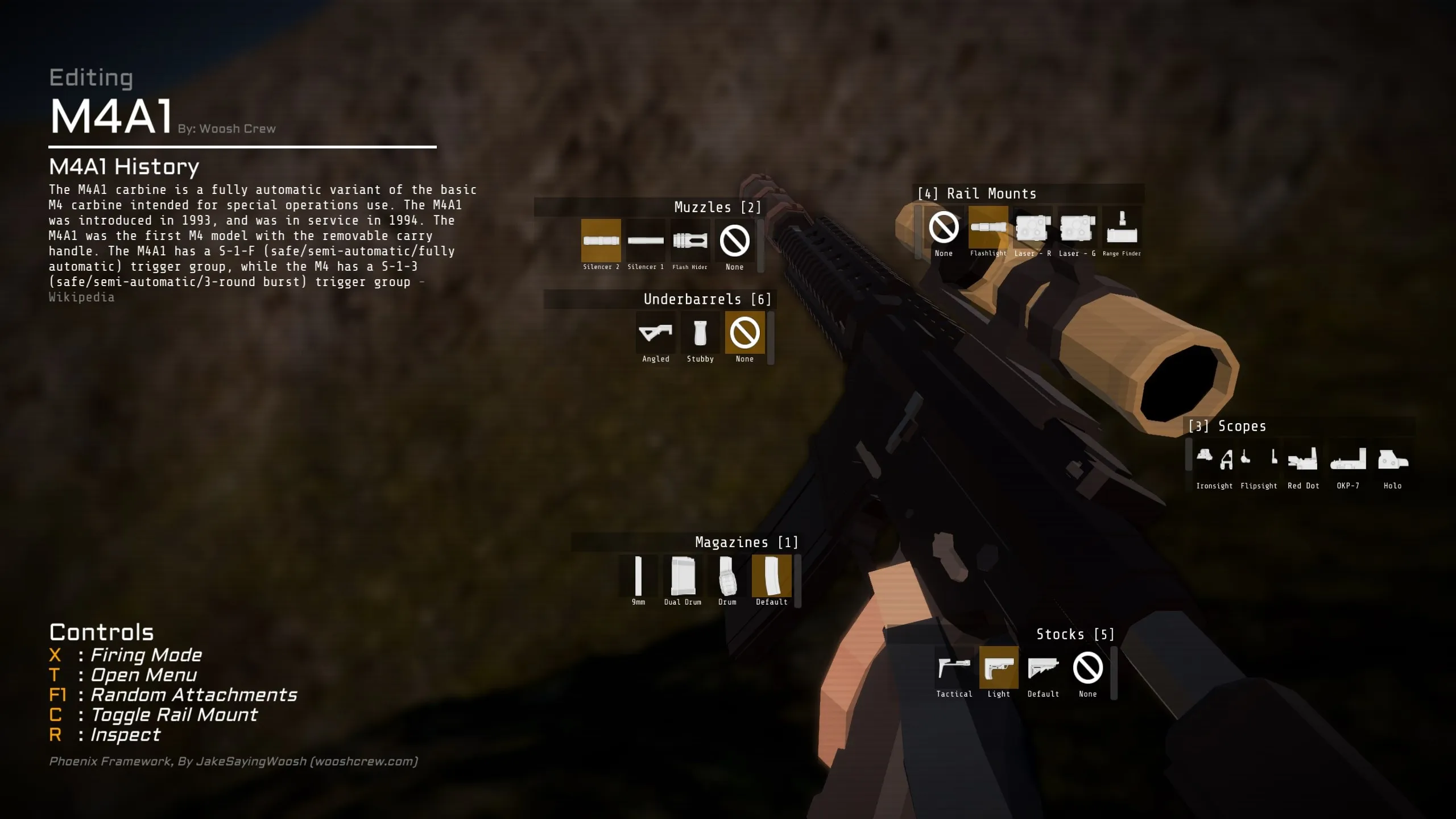Choose the Default magazine

(x=772, y=576)
